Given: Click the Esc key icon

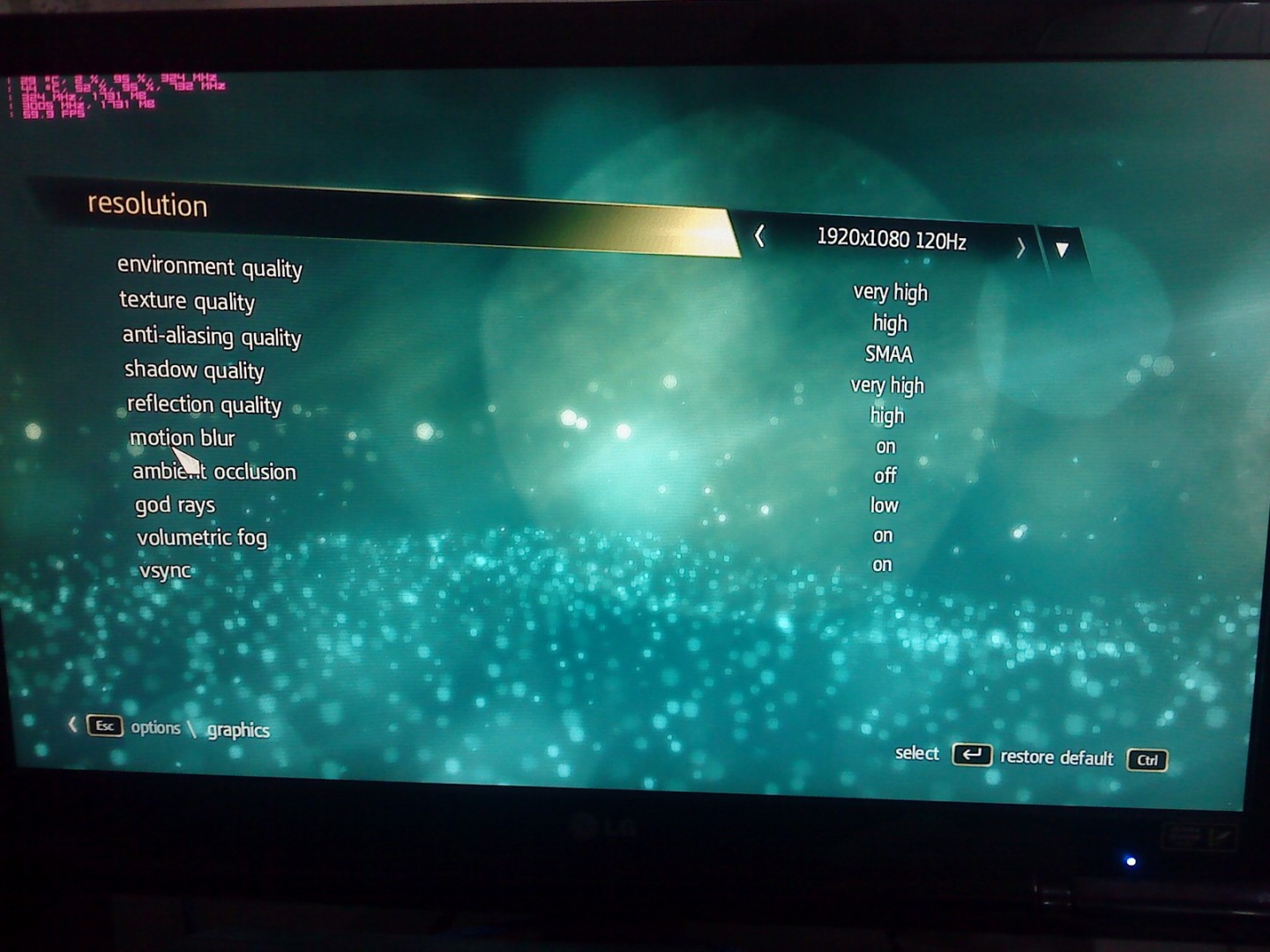Looking at the screenshot, I should (103, 726).
